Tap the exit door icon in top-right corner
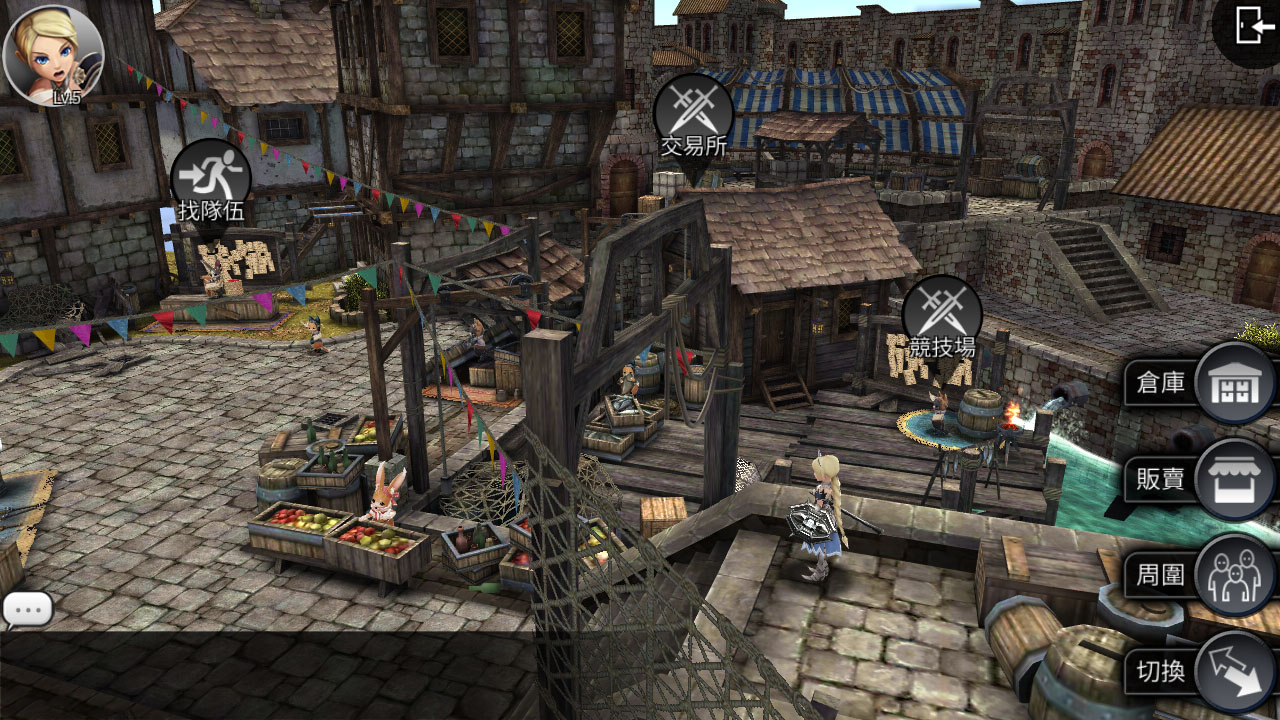1280x720 pixels. coord(1250,25)
